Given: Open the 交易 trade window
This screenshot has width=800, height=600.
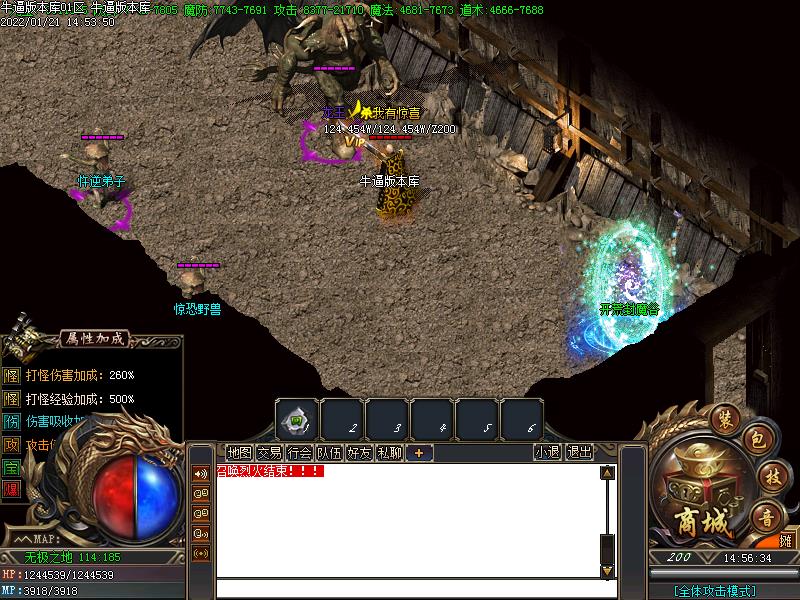Looking at the screenshot, I should 269,453.
